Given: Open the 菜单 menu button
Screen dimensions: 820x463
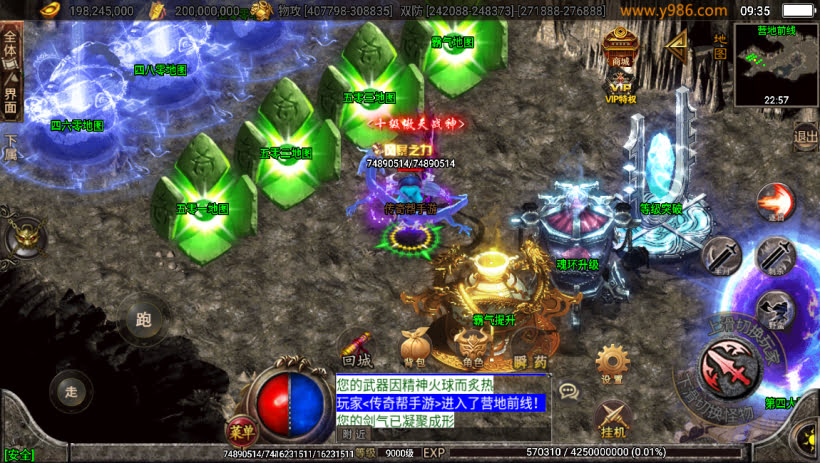Looking at the screenshot, I should pos(241,430).
